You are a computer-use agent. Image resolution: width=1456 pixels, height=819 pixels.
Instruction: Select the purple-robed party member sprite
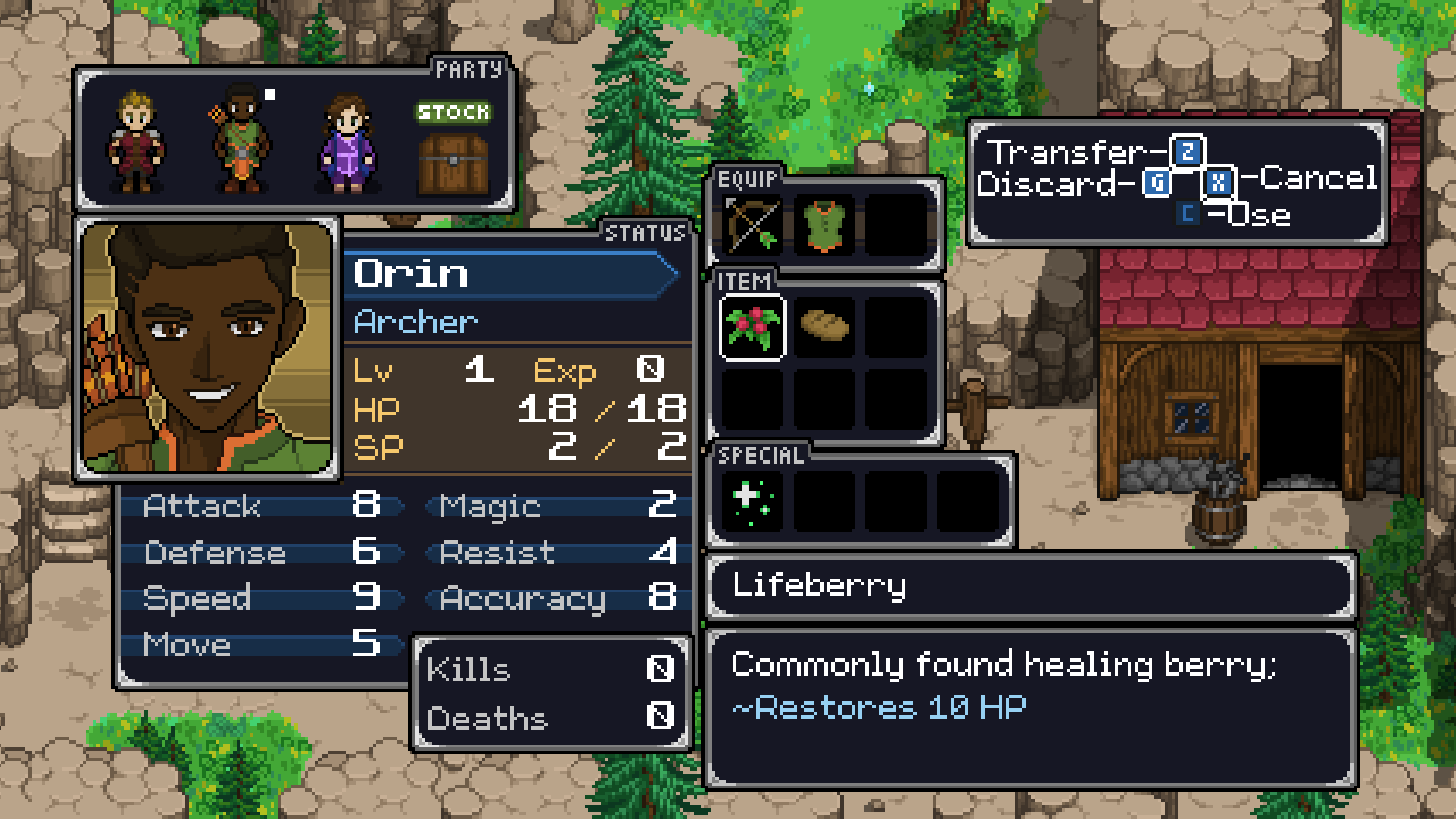345,140
